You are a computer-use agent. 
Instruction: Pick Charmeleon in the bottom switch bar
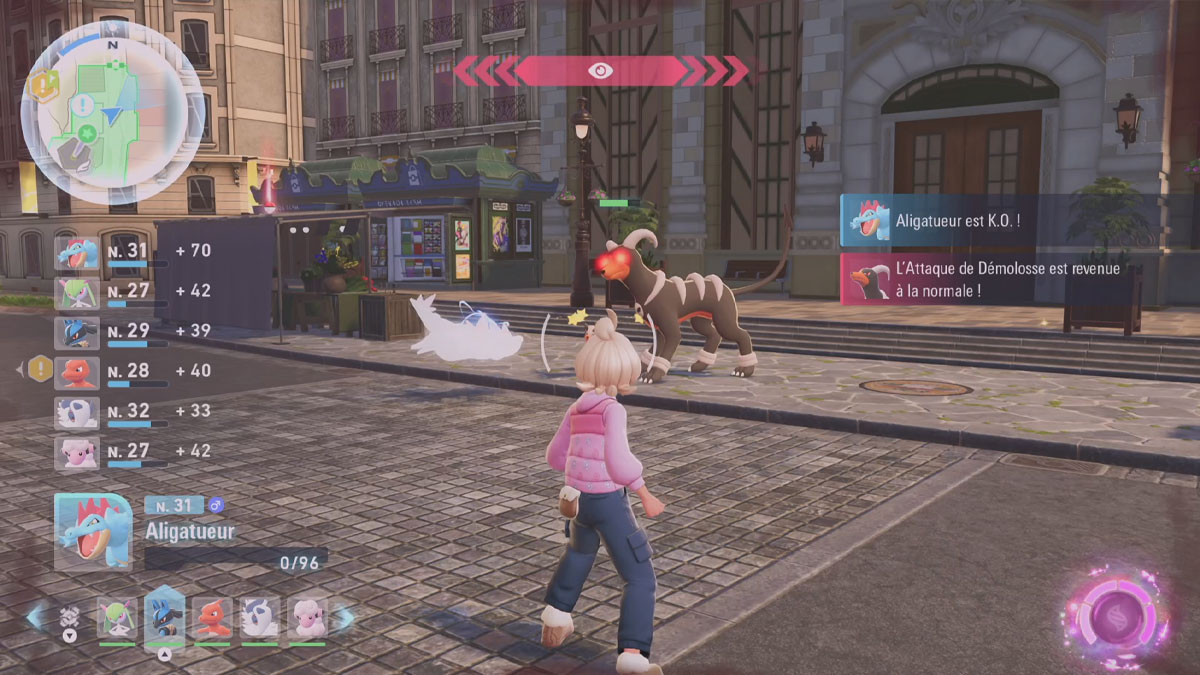tap(212, 618)
